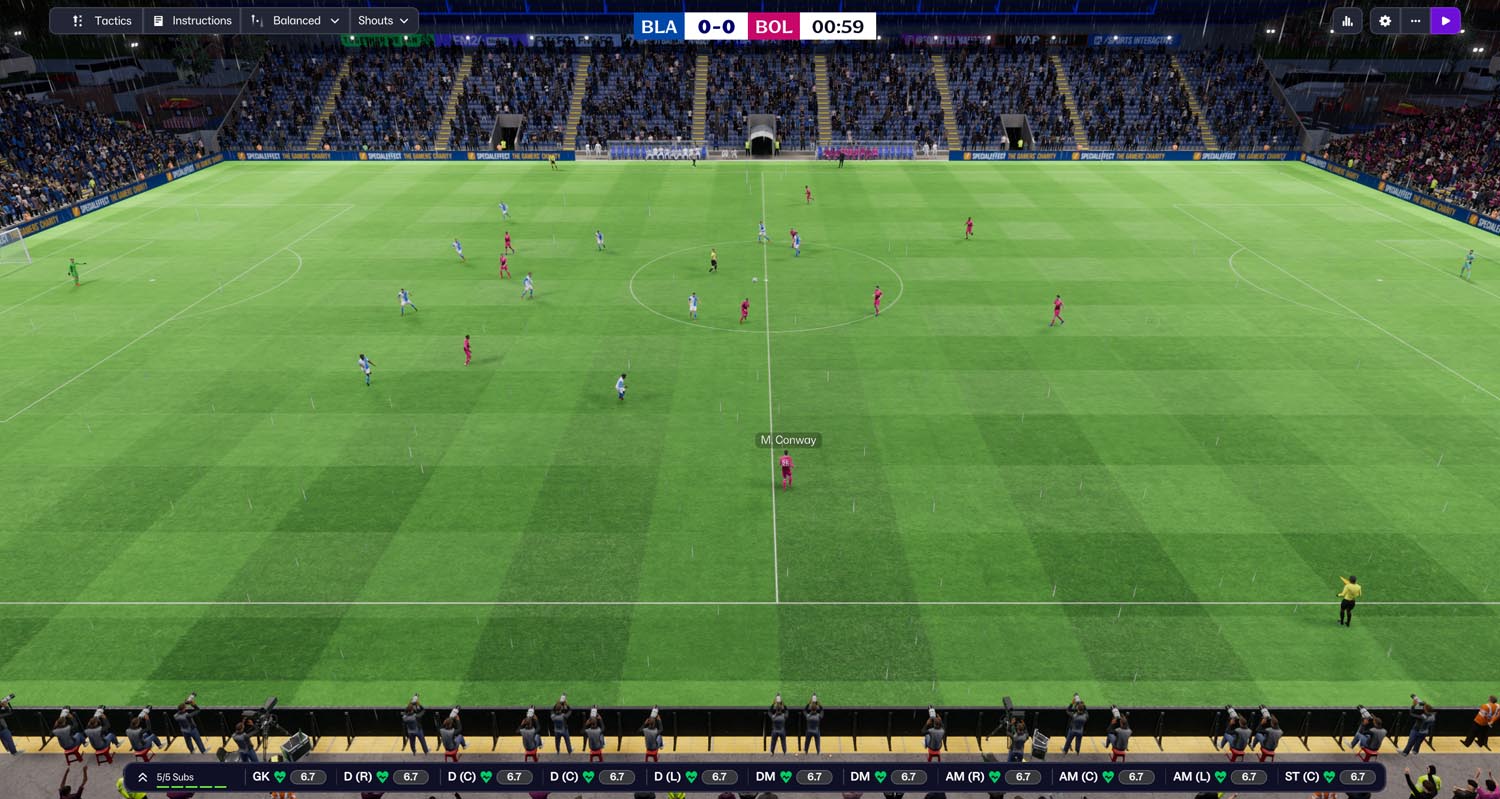This screenshot has height=799, width=1500.
Task: Click the purple play button
Action: point(1445,21)
